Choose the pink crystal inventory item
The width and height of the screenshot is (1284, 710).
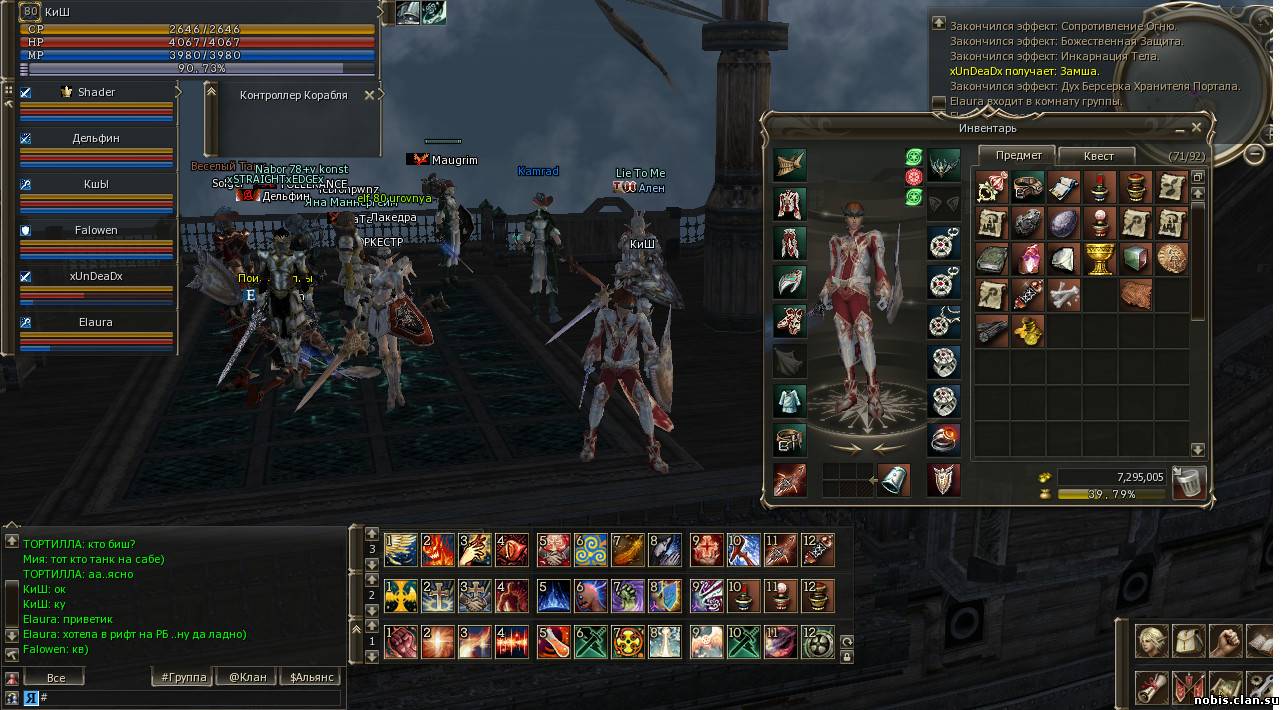[1028, 258]
